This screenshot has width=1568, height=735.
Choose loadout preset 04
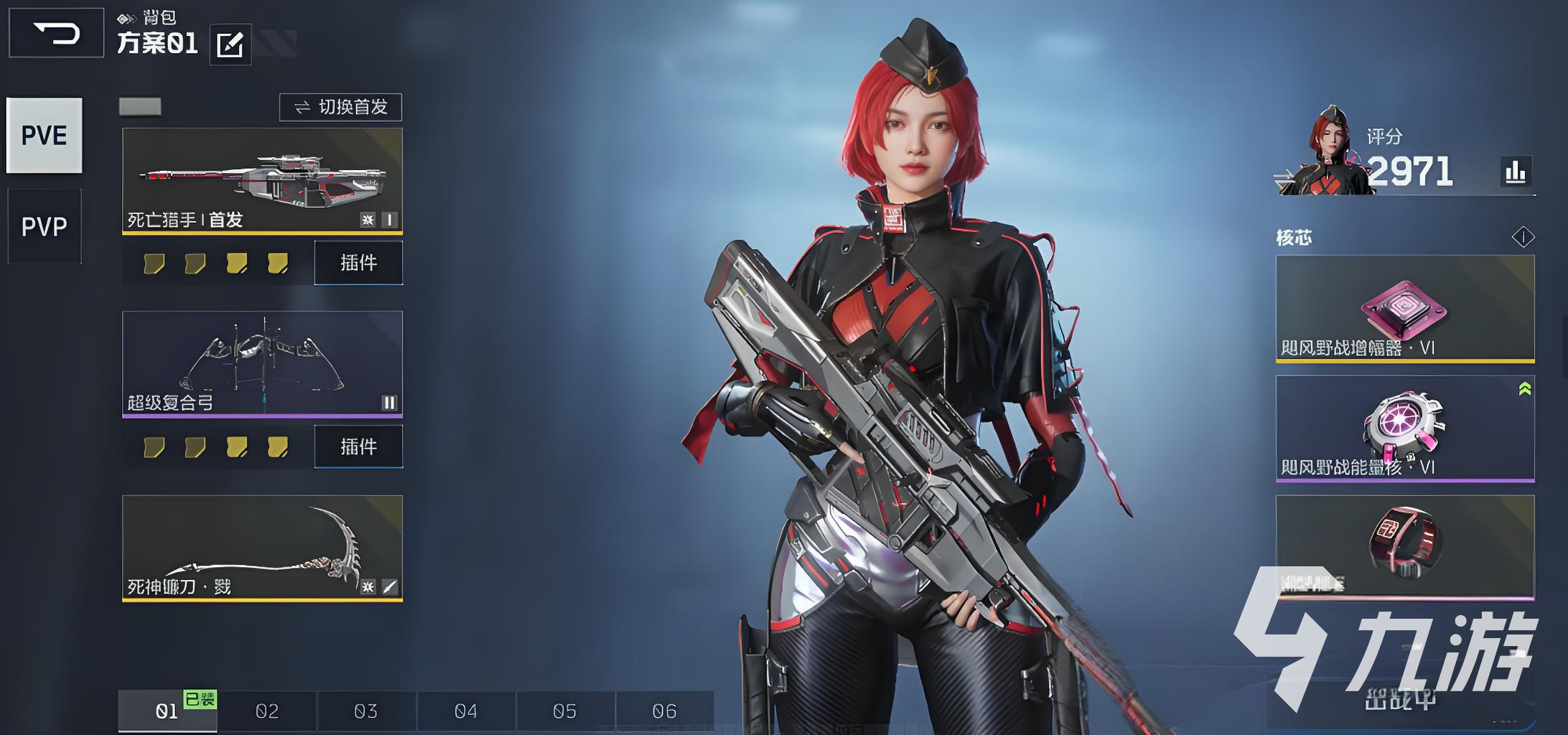465,711
